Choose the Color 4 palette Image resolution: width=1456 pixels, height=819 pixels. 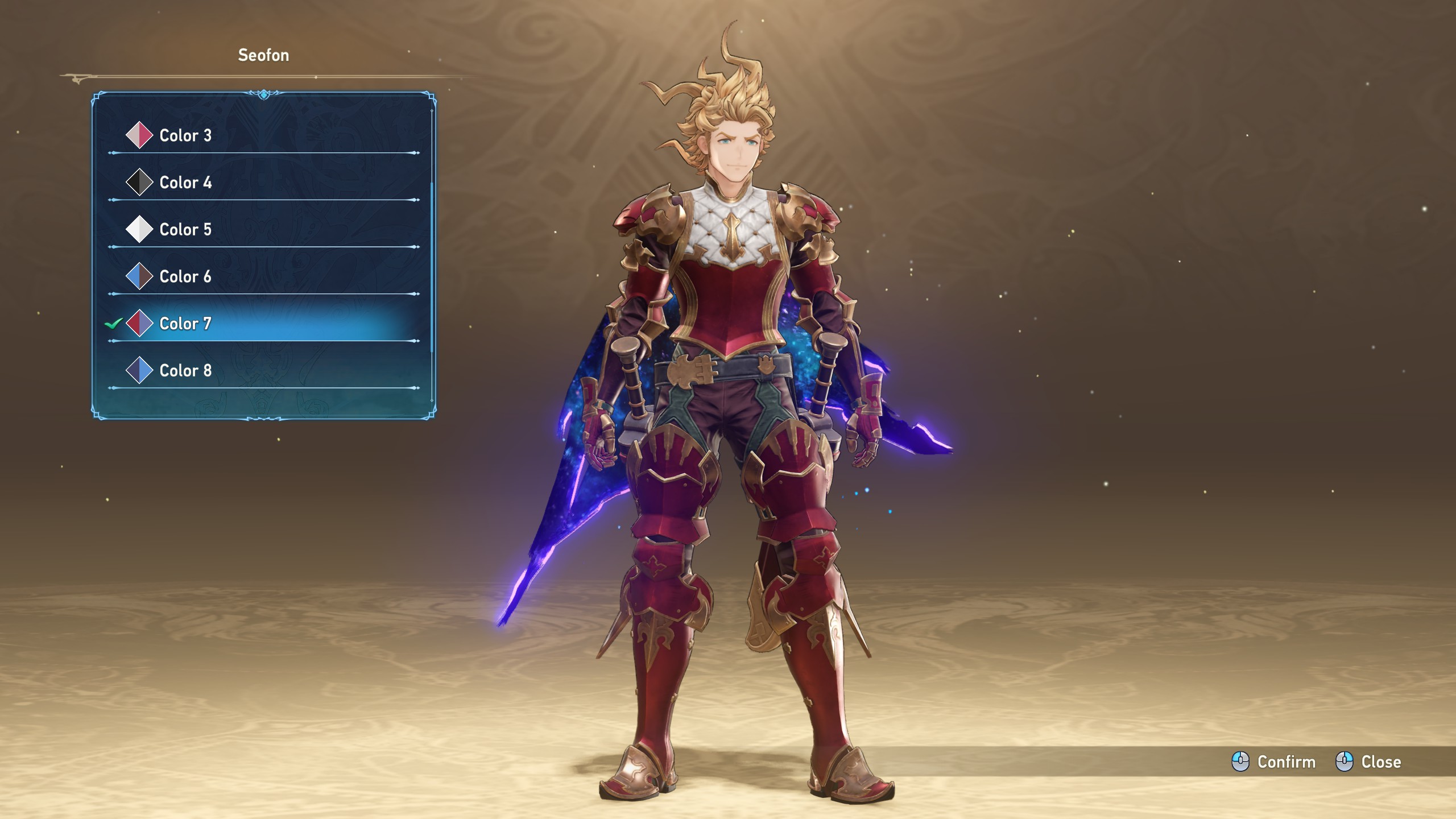tap(185, 183)
